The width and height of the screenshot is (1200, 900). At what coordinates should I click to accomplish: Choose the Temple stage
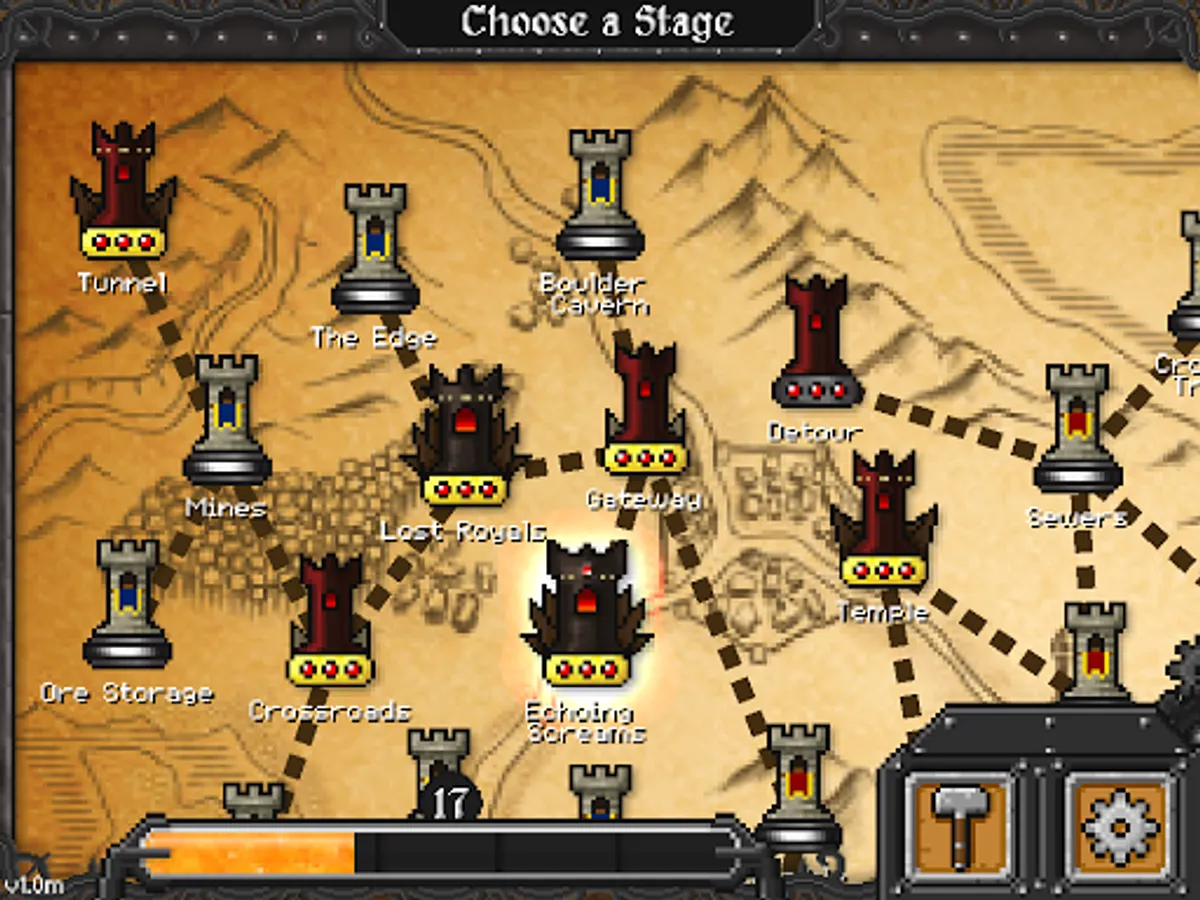click(884, 520)
